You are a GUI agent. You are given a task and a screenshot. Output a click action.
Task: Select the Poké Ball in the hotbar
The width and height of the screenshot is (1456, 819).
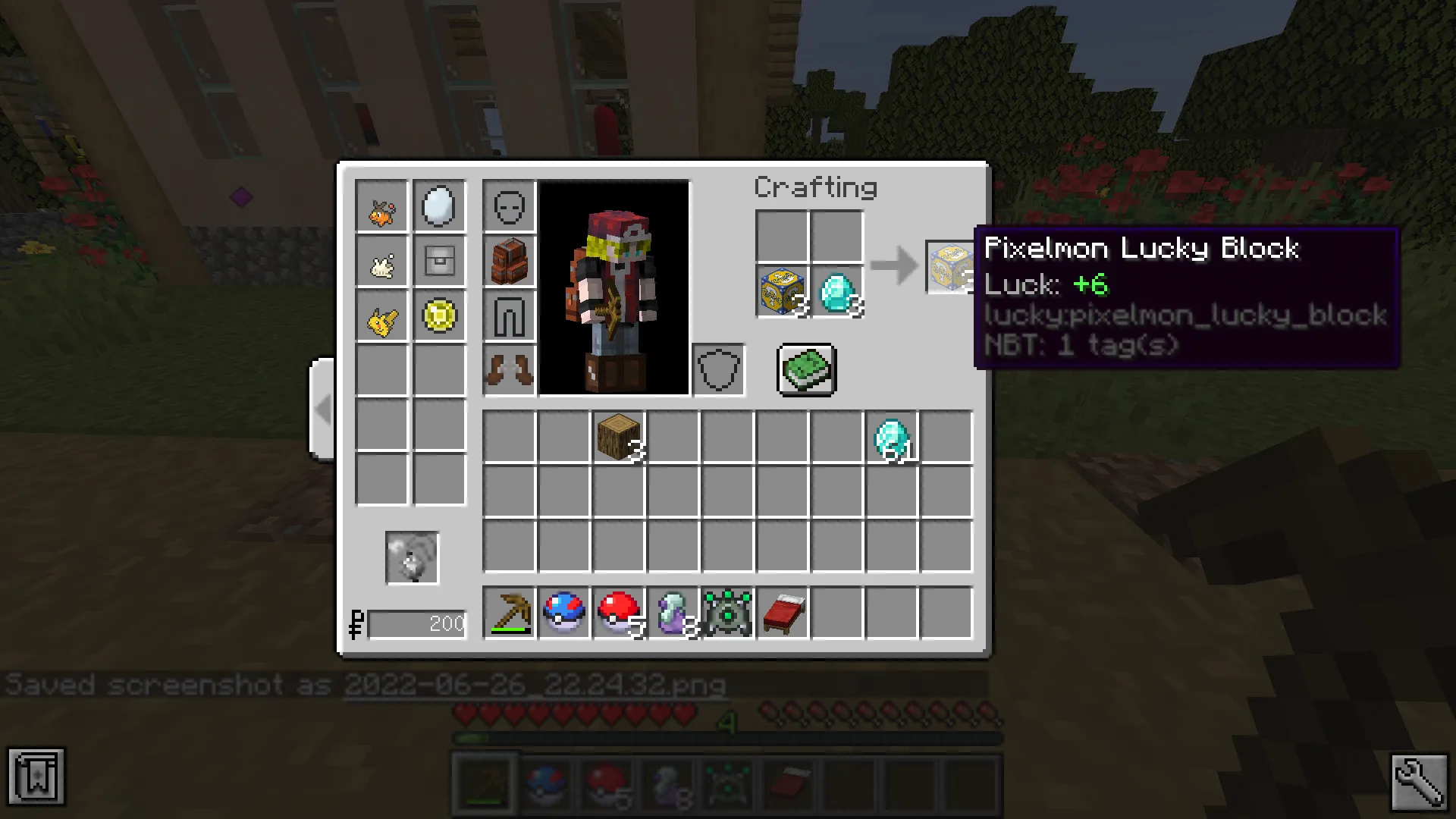(619, 614)
